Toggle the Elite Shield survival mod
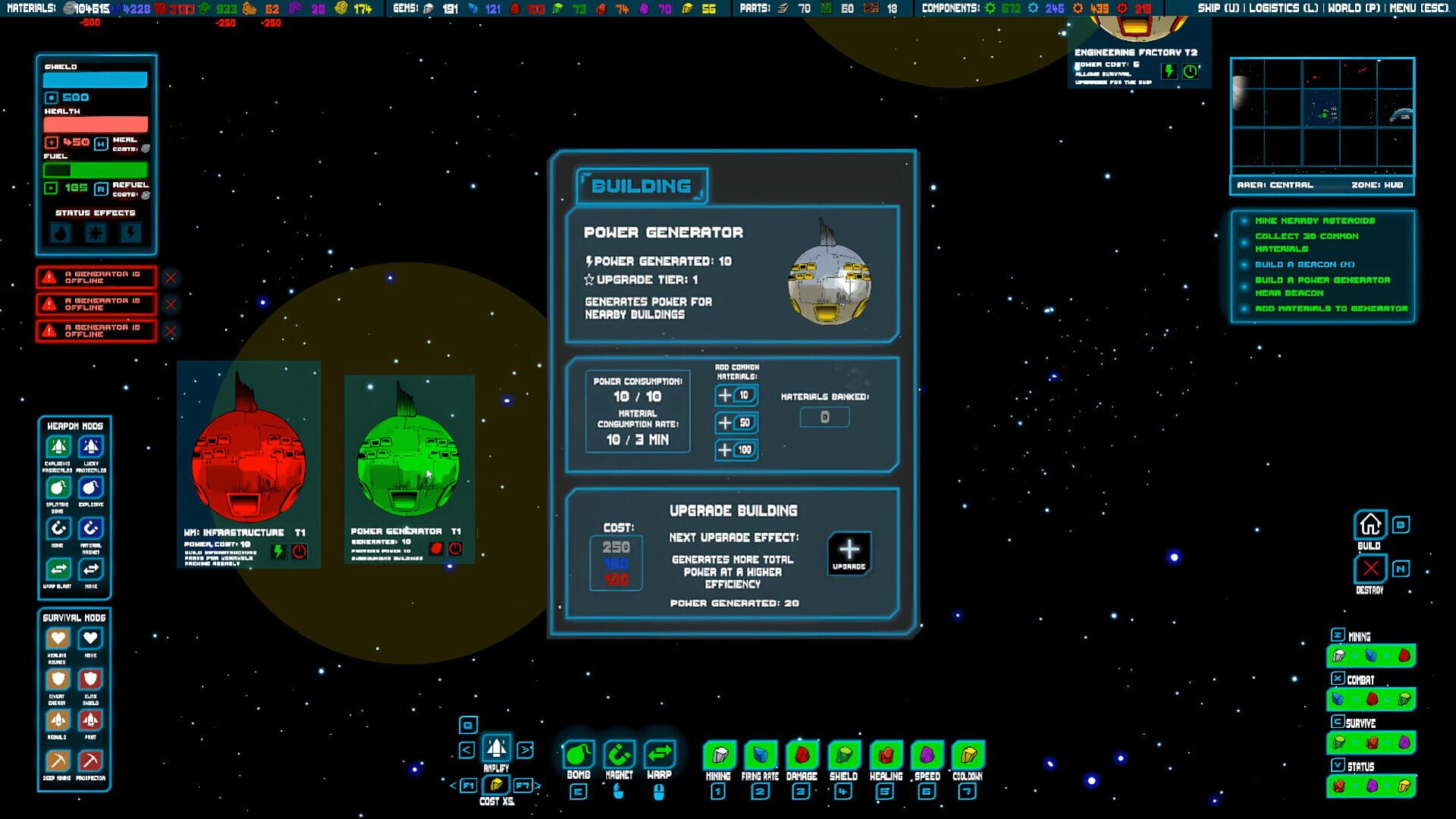Screen dimensions: 1456x819 click(x=90, y=679)
